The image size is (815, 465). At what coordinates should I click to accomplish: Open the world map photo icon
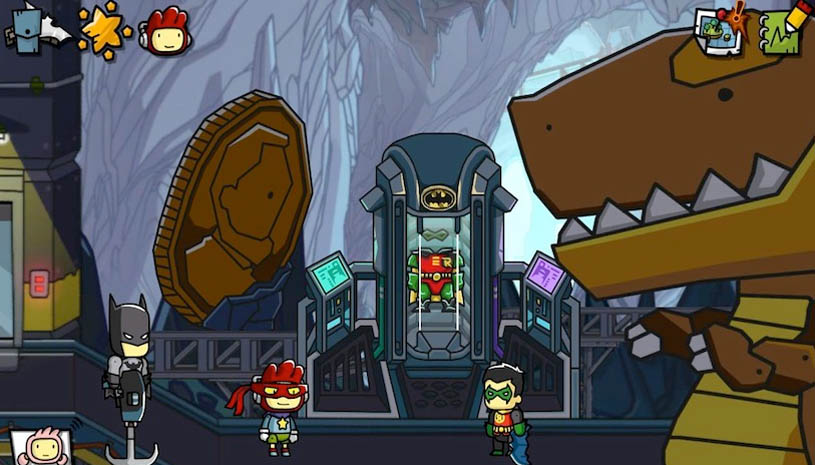pyautogui.click(x=719, y=31)
